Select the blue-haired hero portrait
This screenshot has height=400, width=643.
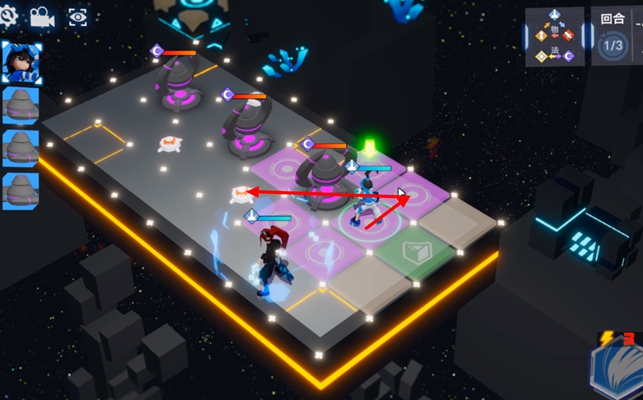(x=20, y=64)
